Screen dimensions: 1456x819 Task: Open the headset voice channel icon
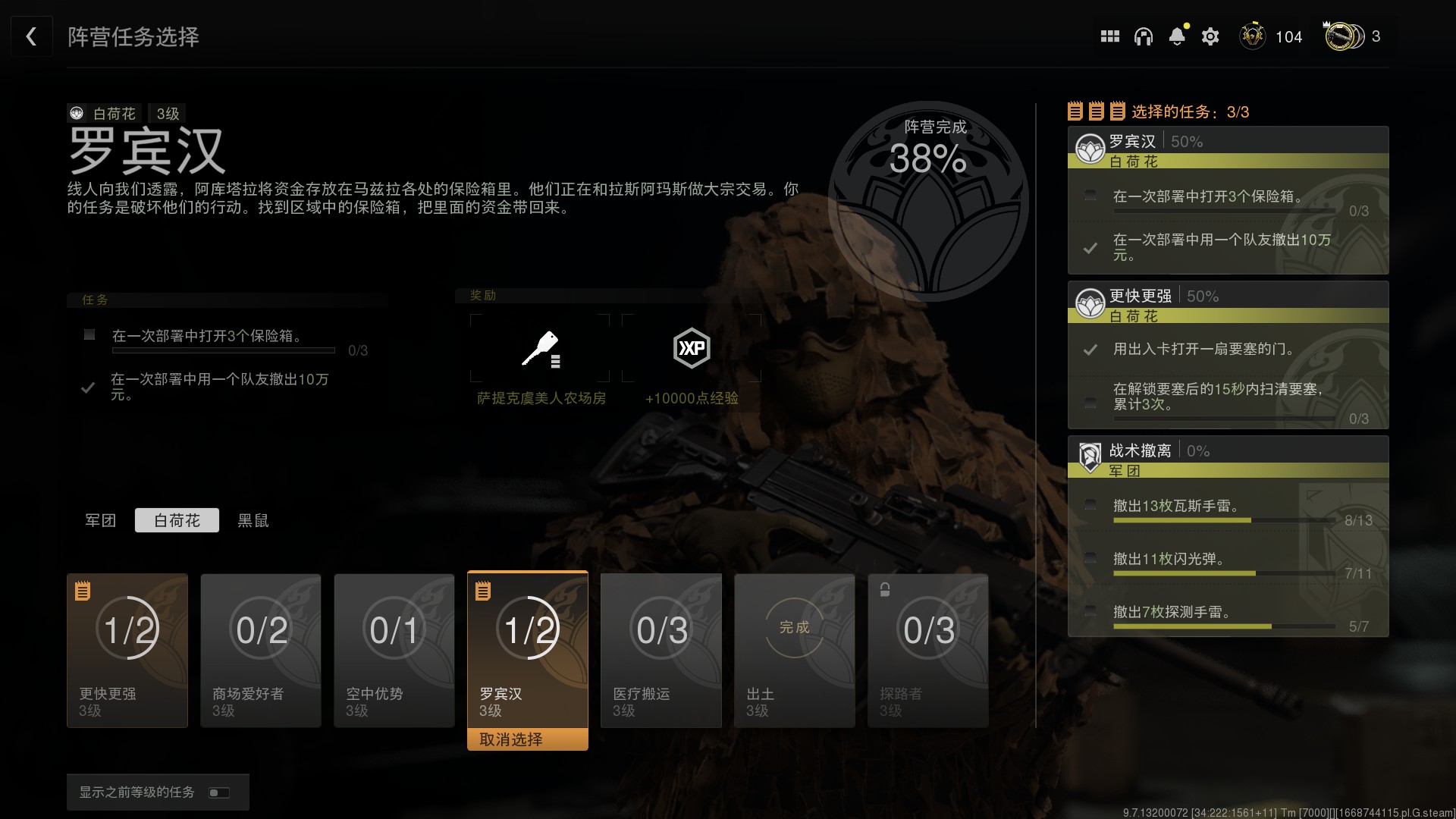[1144, 36]
